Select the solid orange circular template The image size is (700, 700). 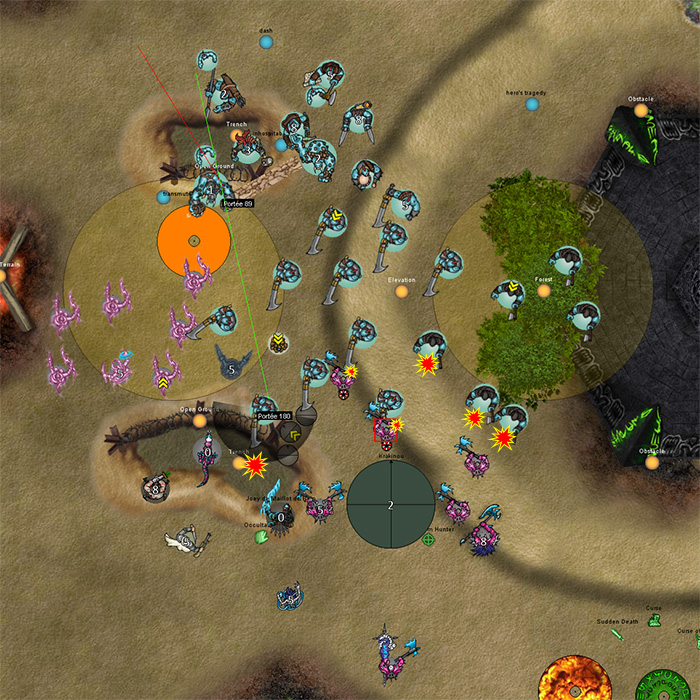194,241
